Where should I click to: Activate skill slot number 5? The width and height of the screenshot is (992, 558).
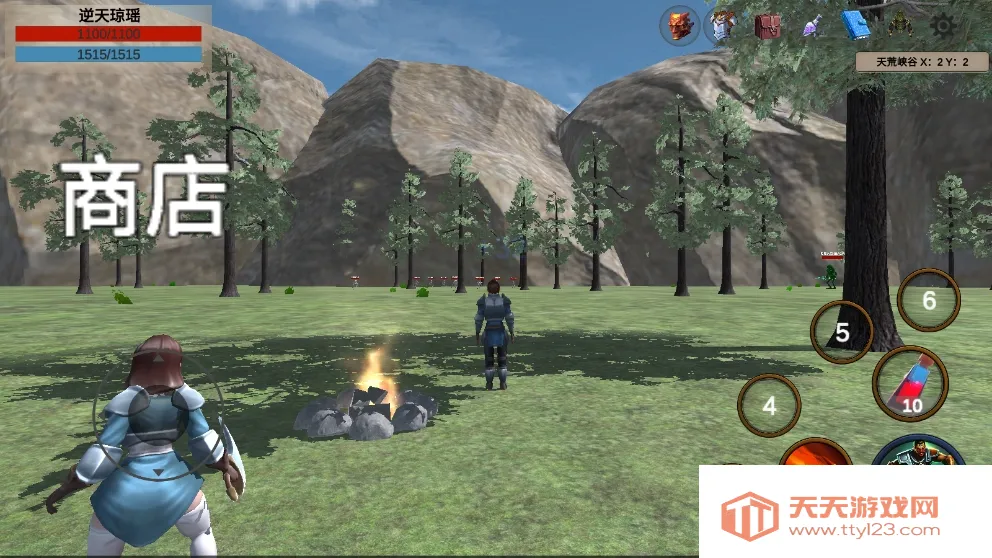coord(842,332)
